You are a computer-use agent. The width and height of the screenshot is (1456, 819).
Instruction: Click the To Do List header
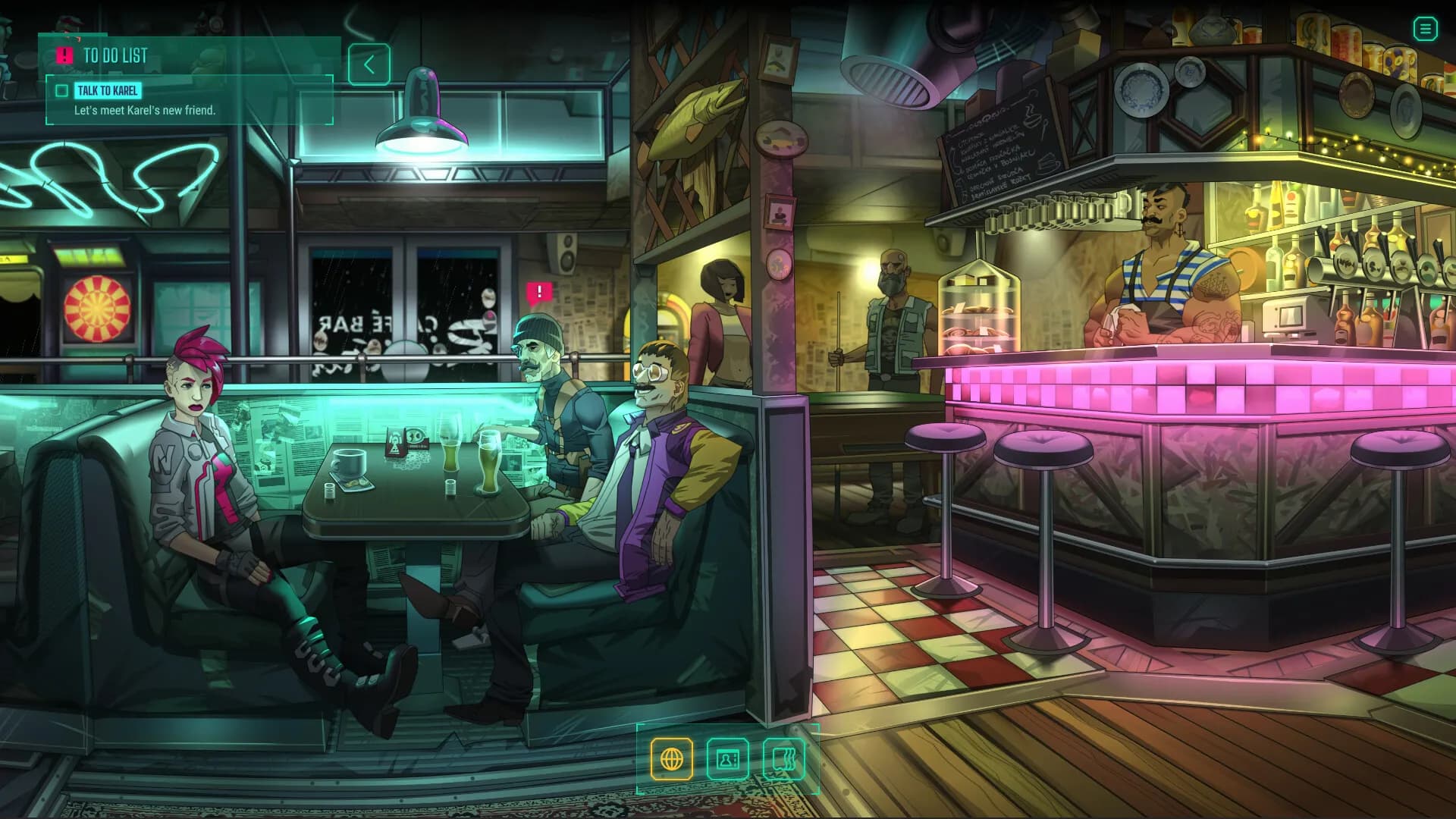pos(115,55)
